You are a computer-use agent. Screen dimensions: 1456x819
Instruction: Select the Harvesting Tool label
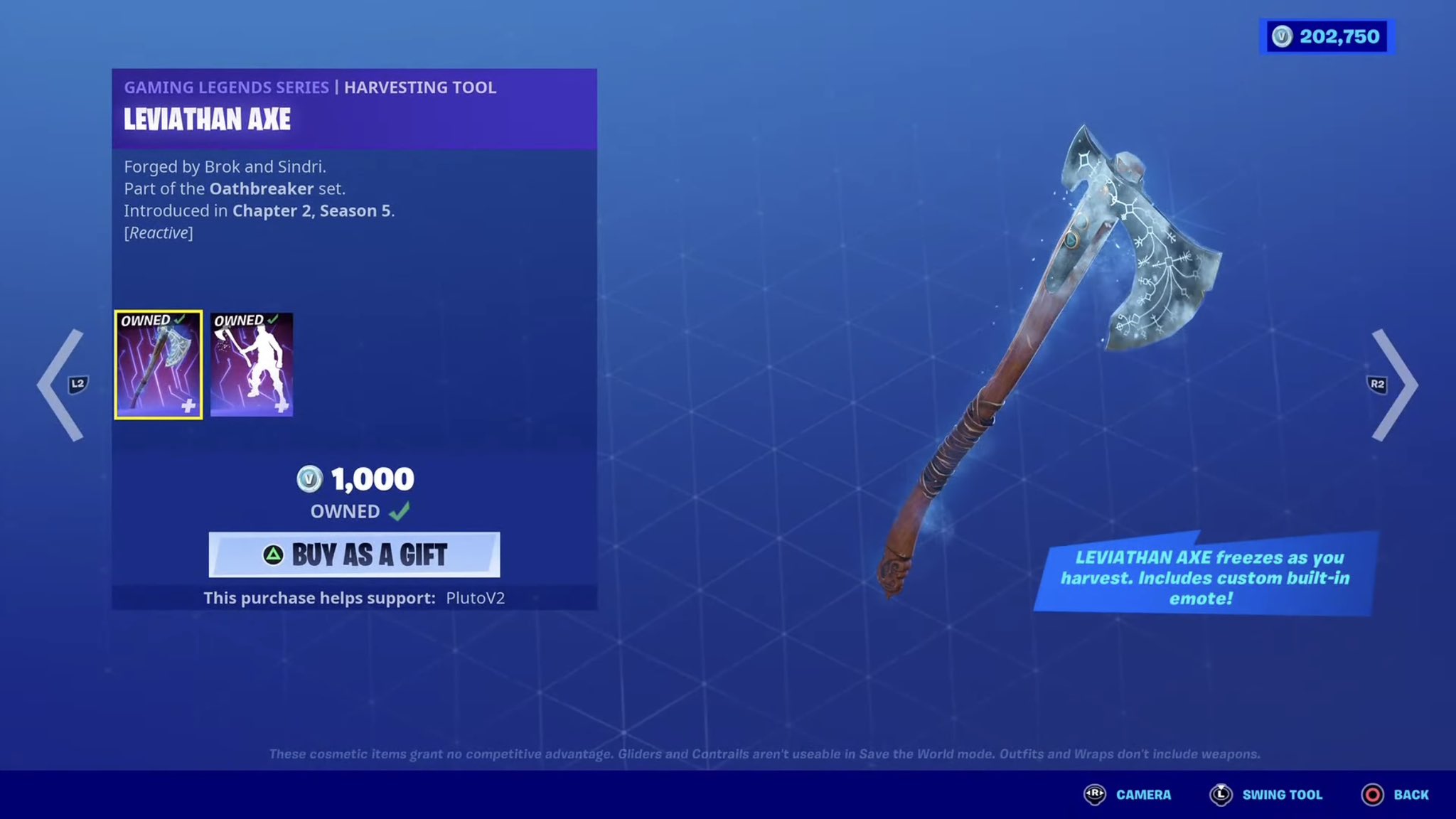coord(419,87)
